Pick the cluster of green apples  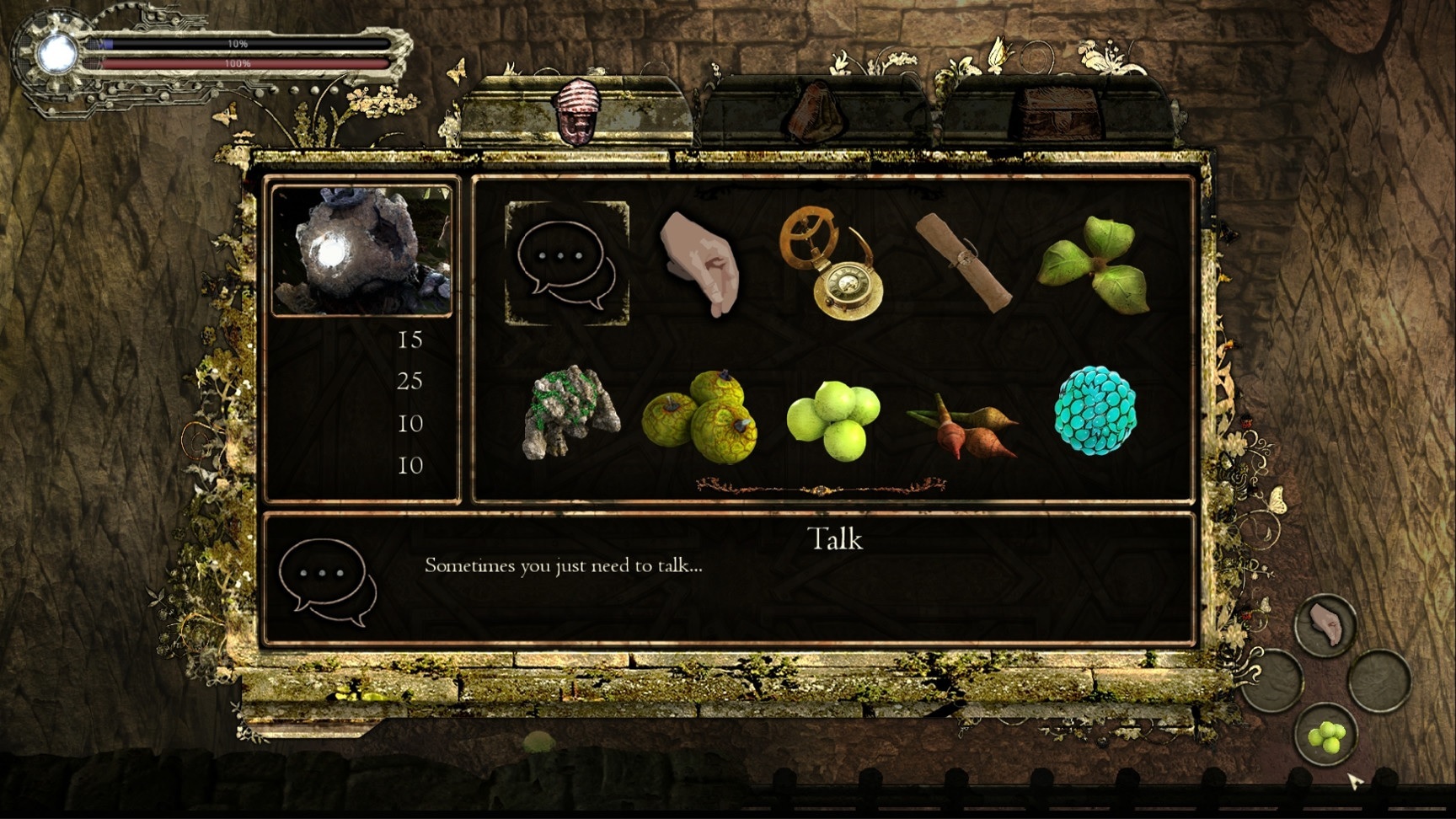pos(833,419)
